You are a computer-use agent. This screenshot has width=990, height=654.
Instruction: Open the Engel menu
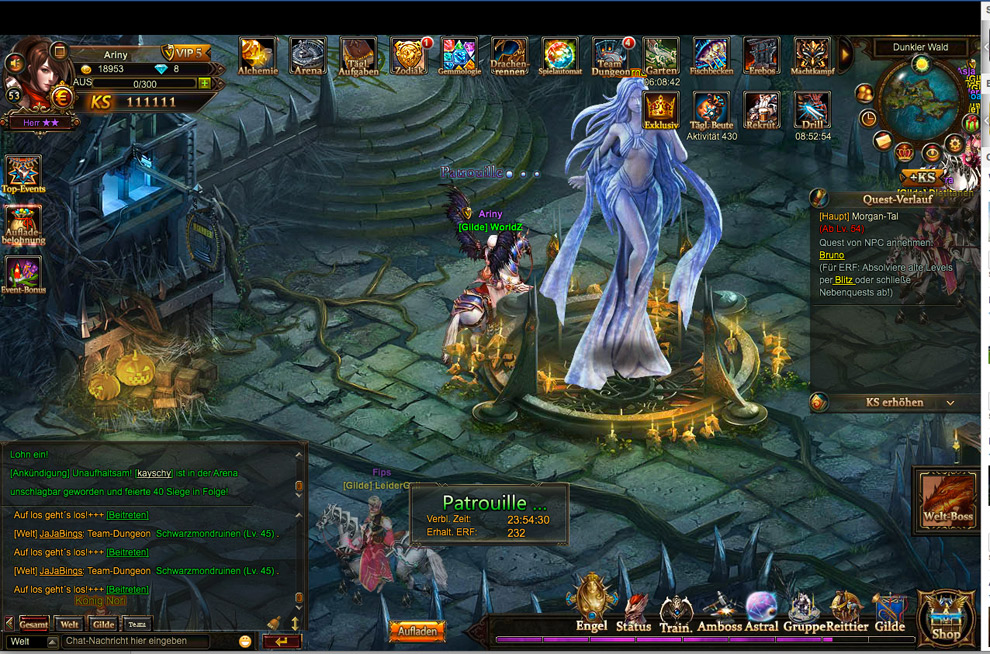click(591, 604)
